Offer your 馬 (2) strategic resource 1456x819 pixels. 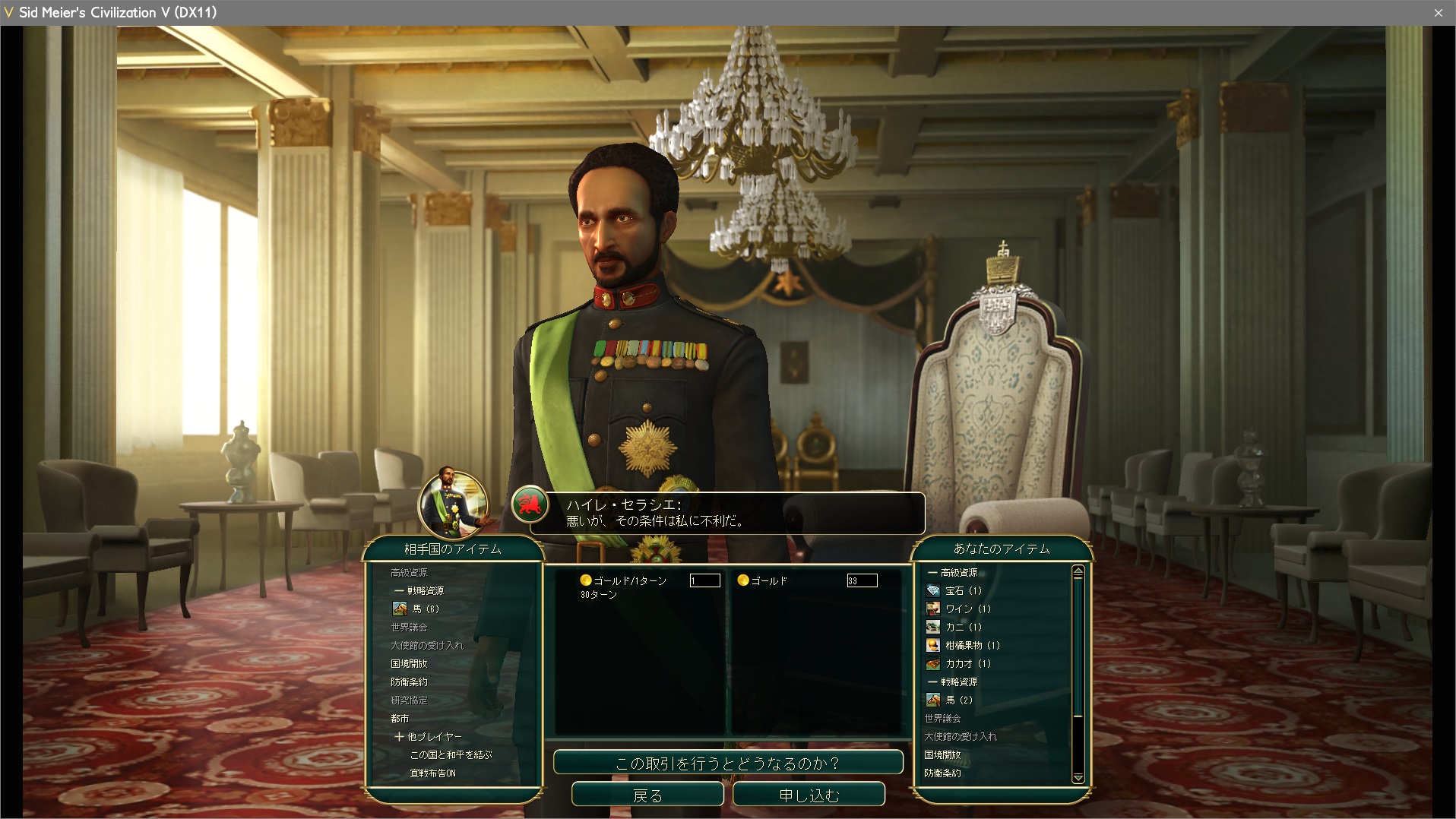pyautogui.click(x=957, y=700)
